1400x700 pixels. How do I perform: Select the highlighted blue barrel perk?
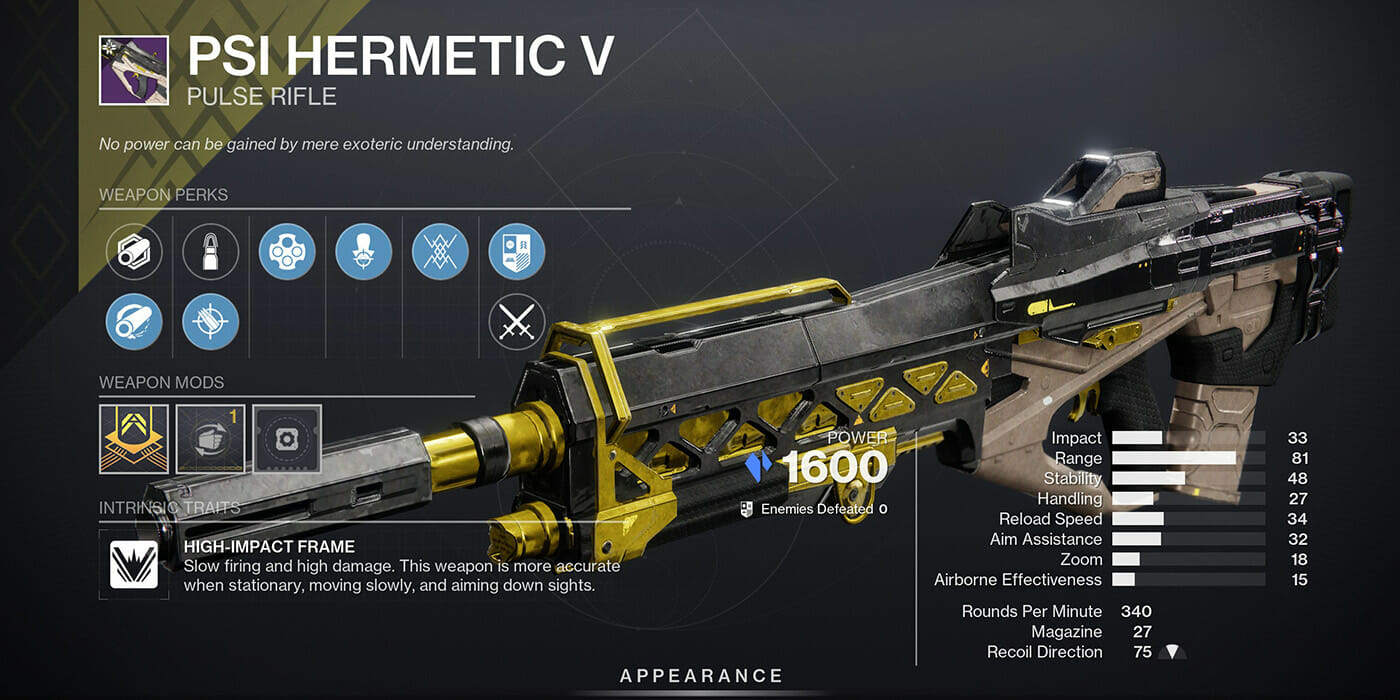point(134,322)
